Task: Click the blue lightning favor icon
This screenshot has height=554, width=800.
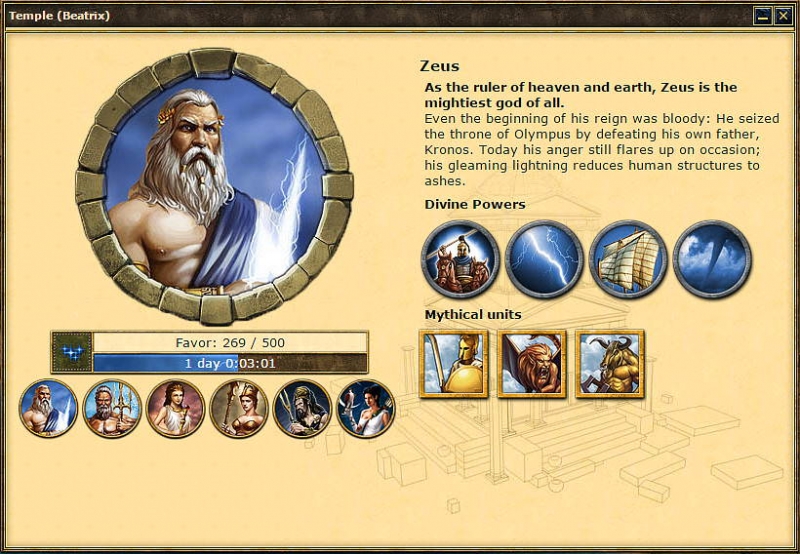Action: coord(72,352)
